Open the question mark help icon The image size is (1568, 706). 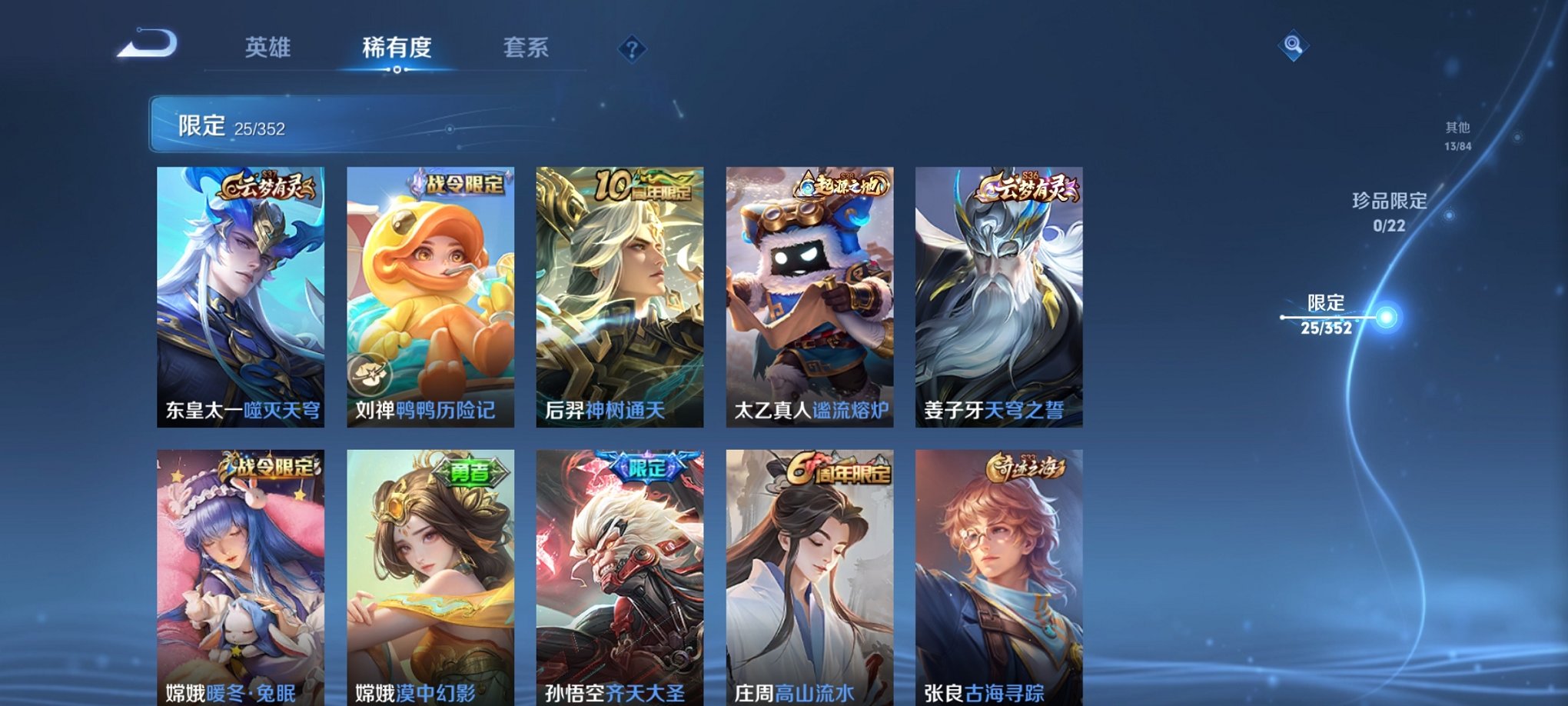632,49
